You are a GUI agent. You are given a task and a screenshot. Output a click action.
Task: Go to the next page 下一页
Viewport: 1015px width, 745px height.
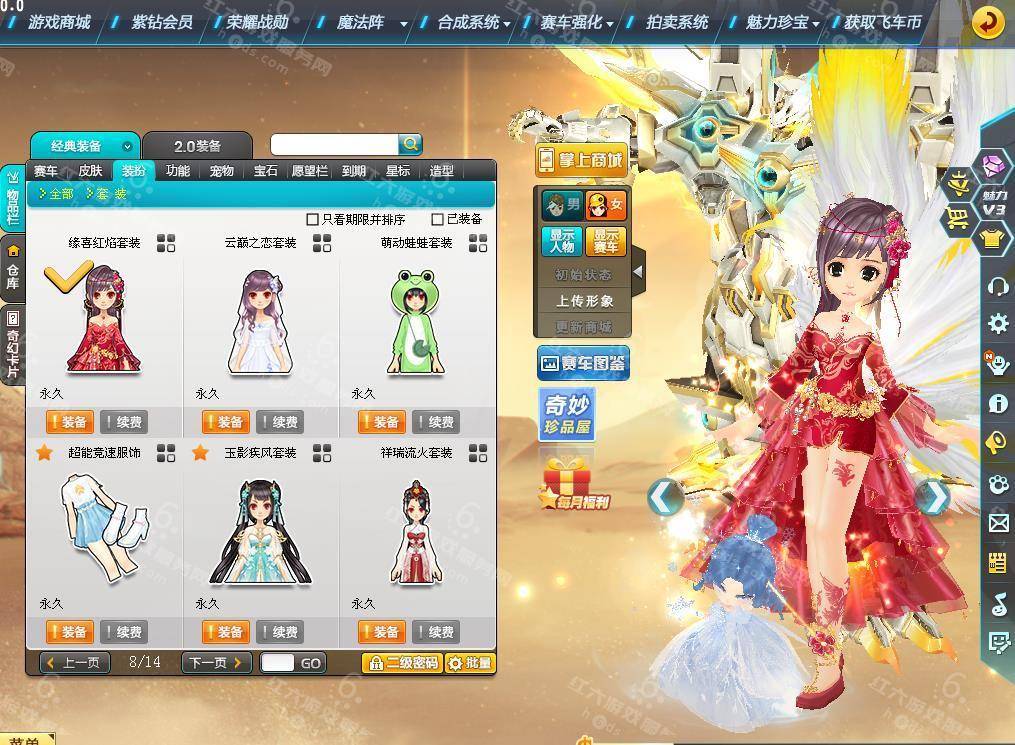(216, 663)
